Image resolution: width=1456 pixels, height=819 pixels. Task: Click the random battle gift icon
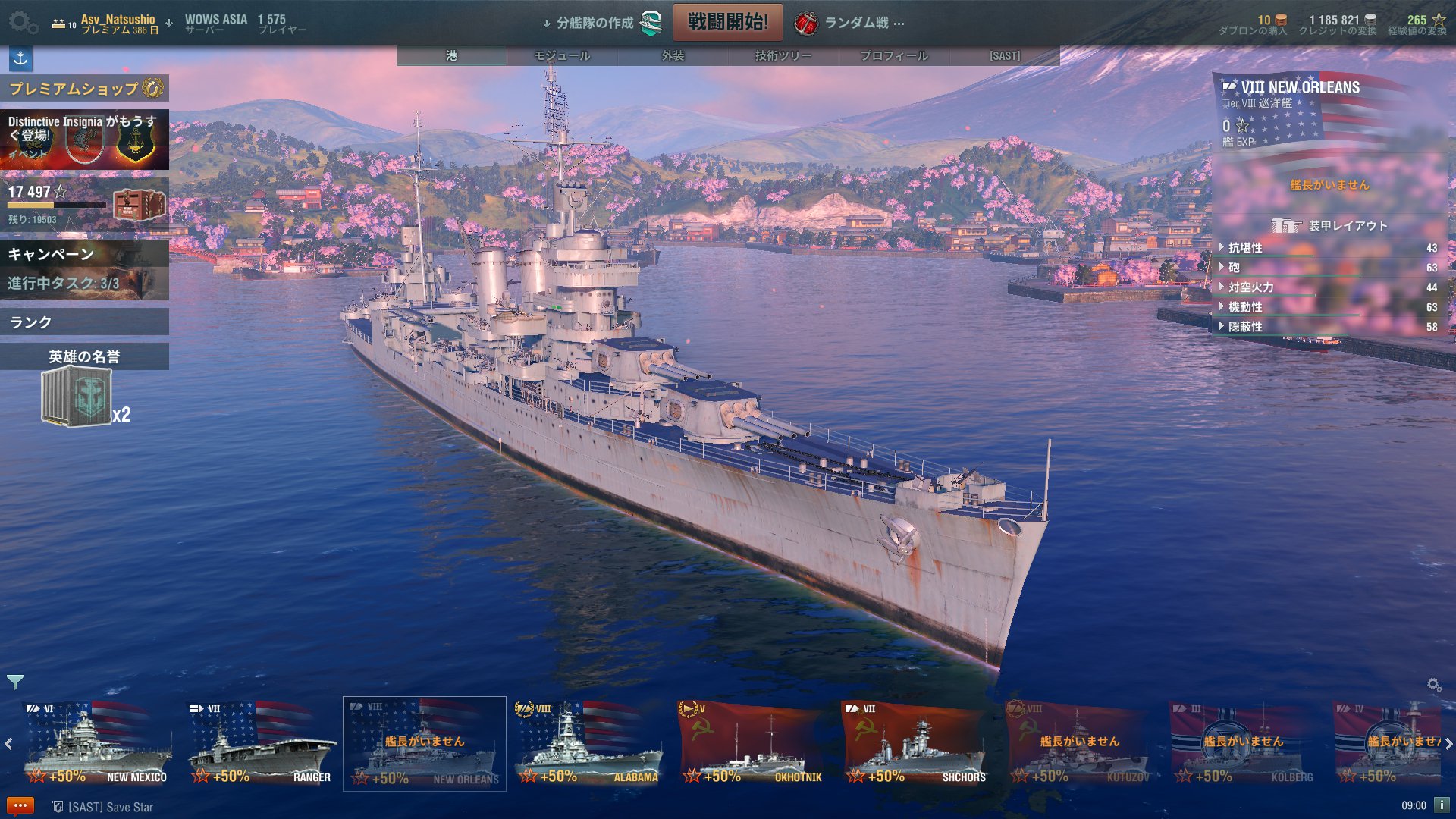pyautogui.click(x=805, y=24)
